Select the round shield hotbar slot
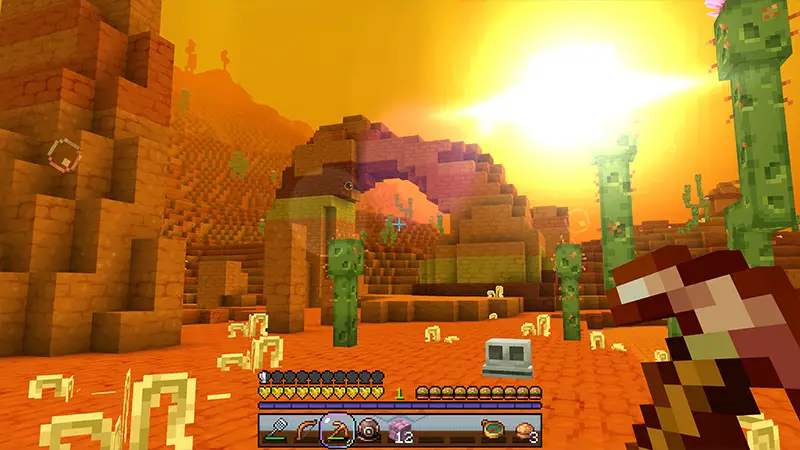This screenshot has height=450, width=800. coord(369,430)
